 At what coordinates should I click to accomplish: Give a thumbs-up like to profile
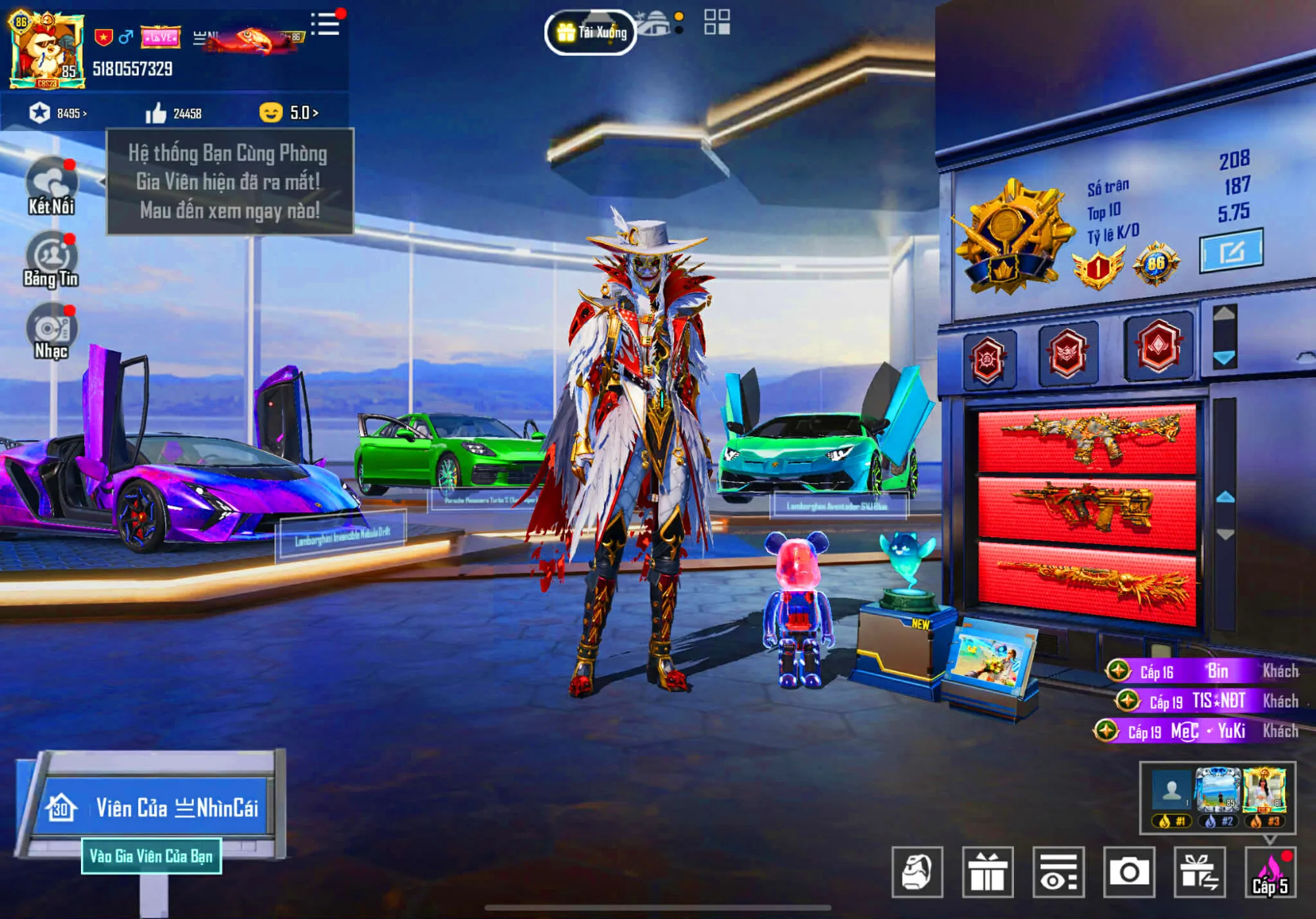click(x=156, y=113)
